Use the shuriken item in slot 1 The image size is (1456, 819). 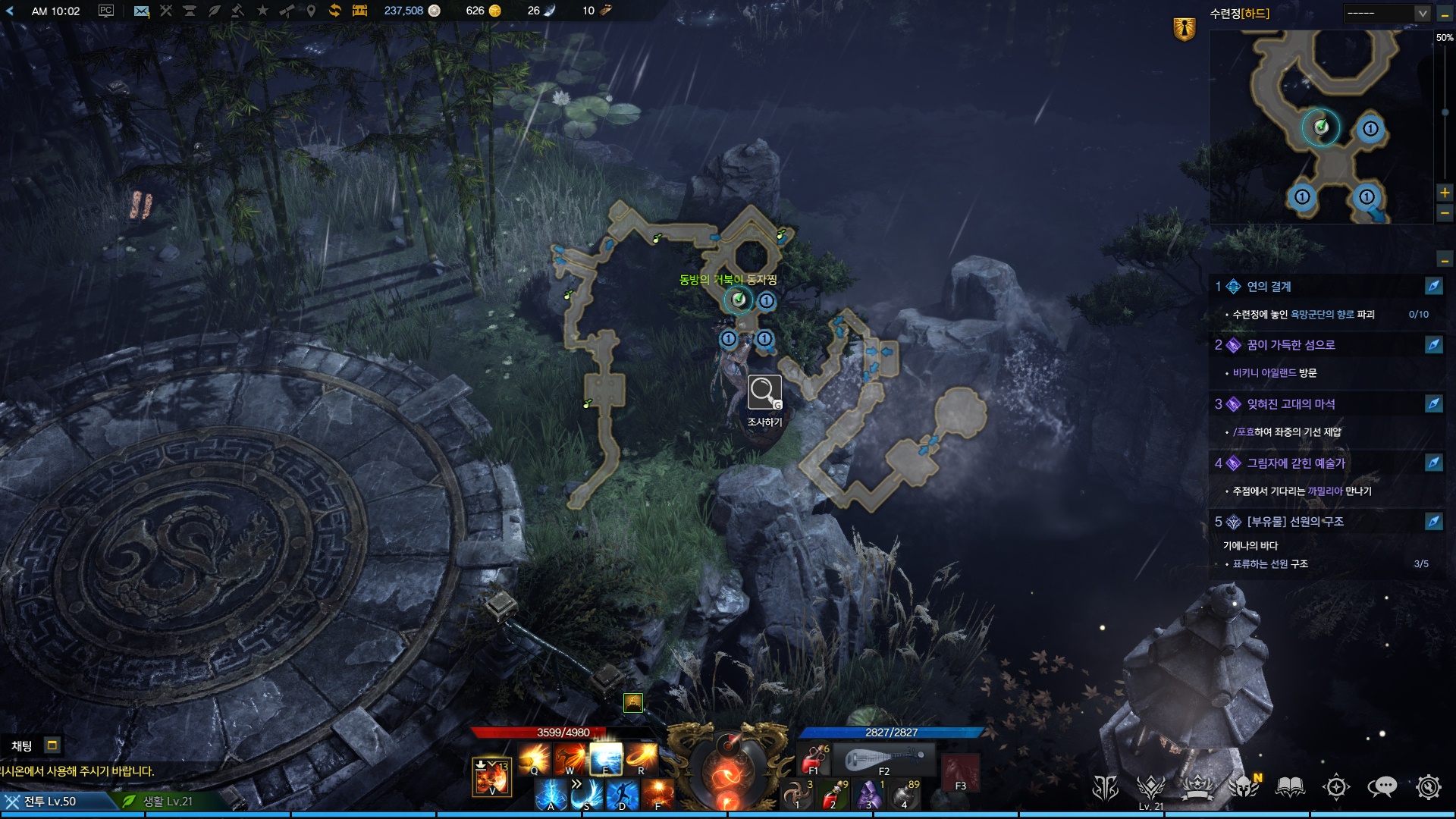tap(797, 795)
